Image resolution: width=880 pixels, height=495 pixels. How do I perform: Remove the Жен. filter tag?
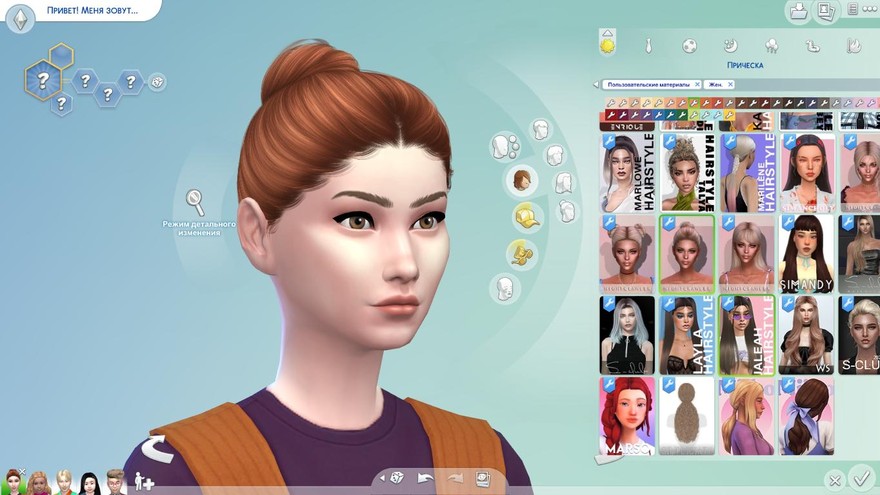pos(730,85)
